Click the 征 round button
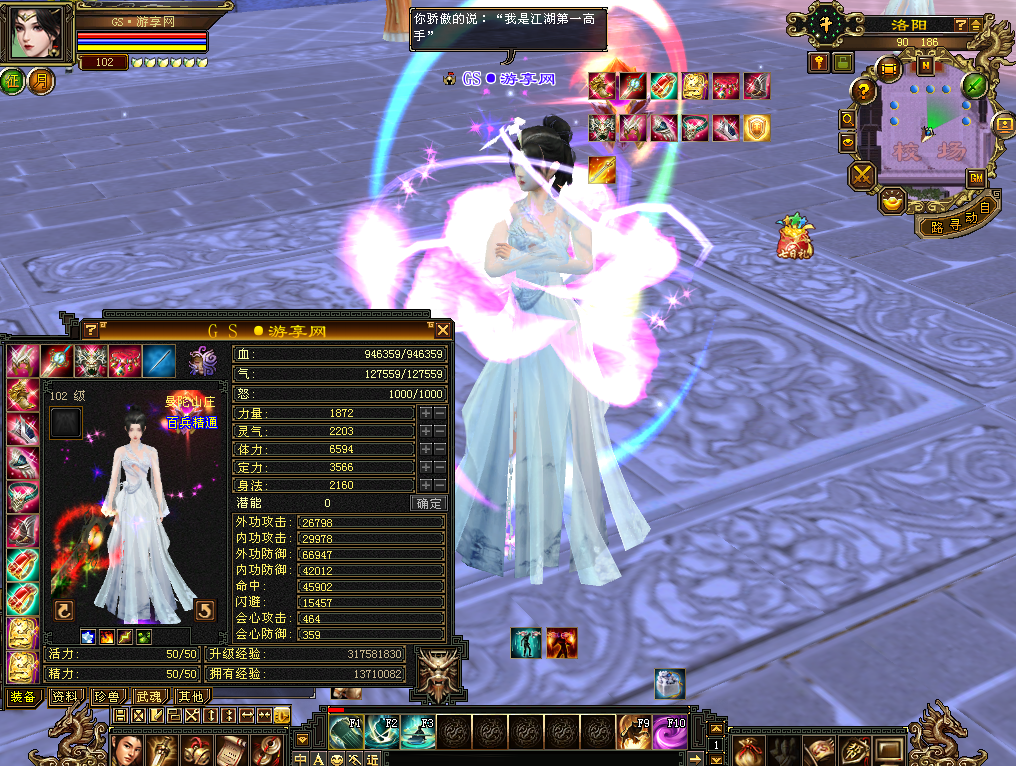This screenshot has width=1016, height=766. 13,80
